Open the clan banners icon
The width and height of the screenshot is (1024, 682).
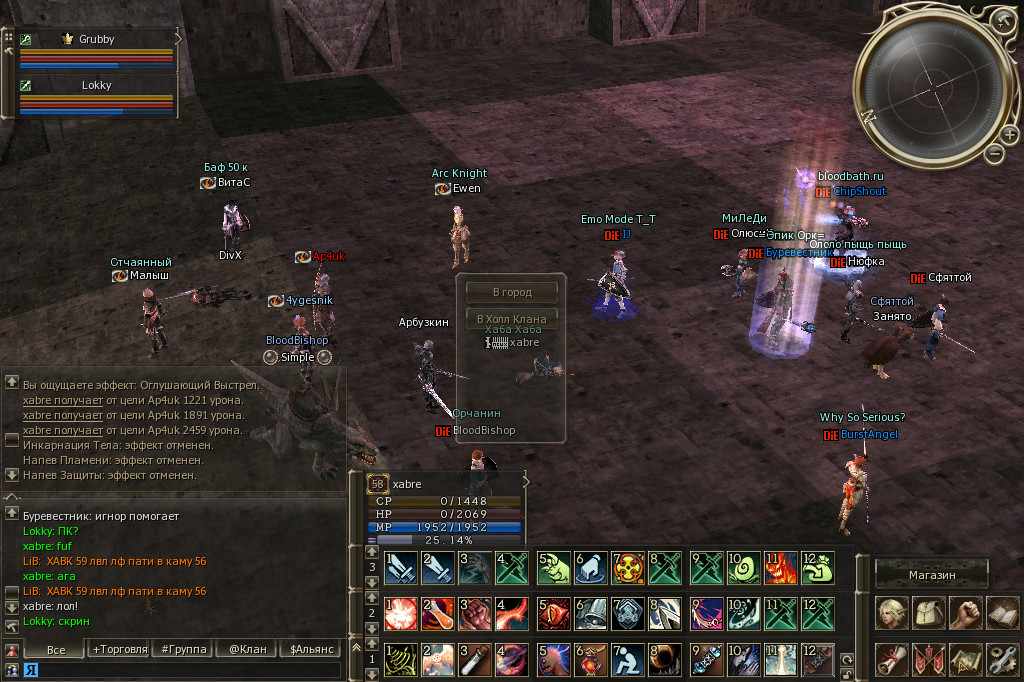(x=929, y=658)
